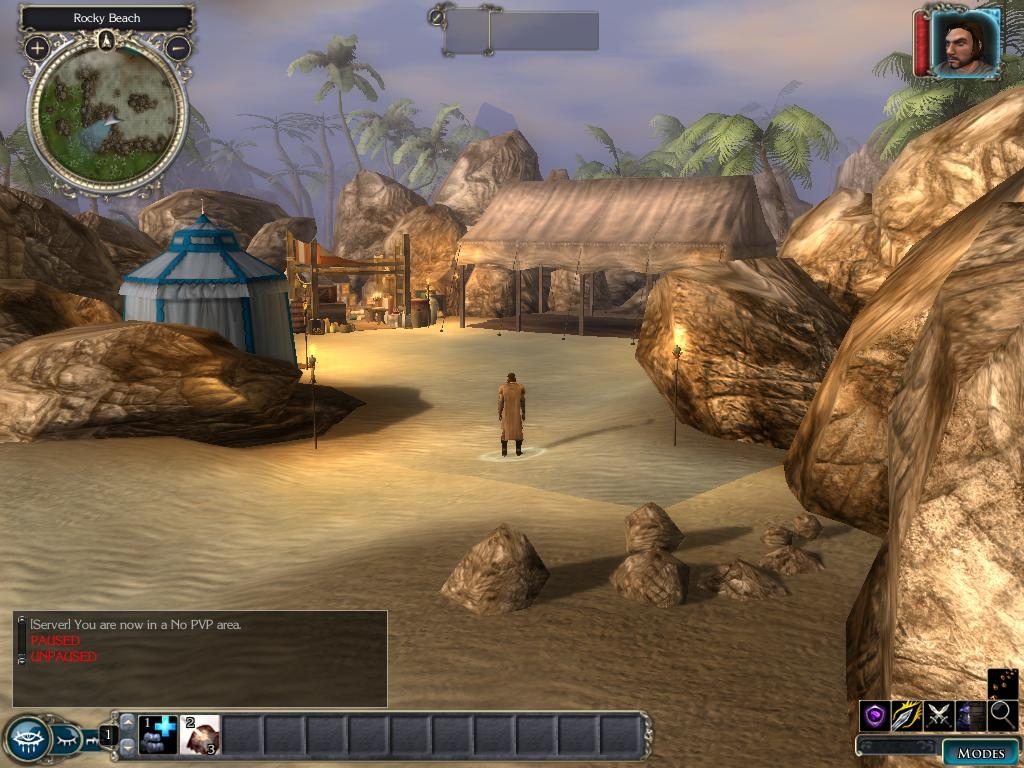Select the character portrait
The height and width of the screenshot is (768, 1024).
pyautogui.click(x=964, y=43)
